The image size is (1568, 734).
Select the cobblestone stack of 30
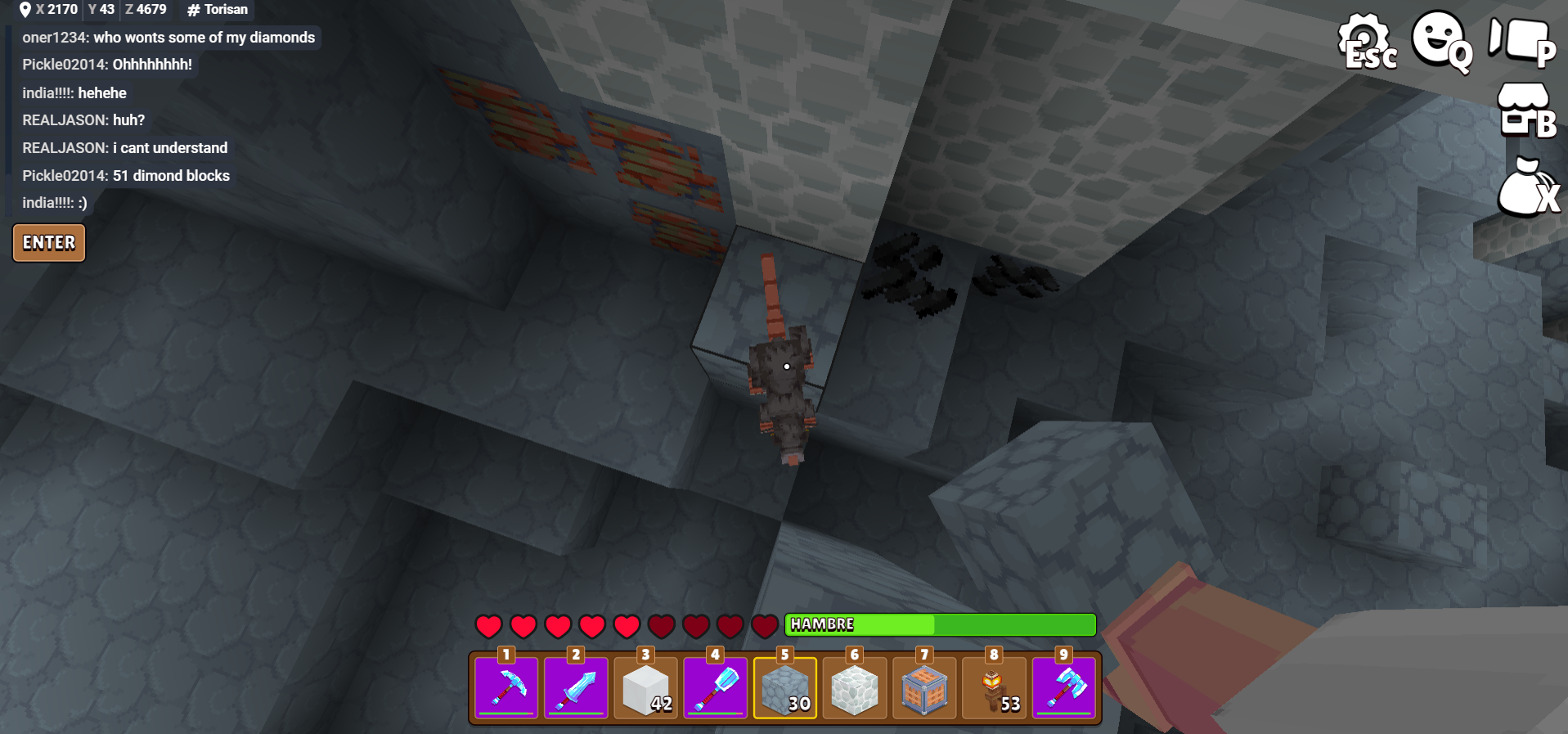coord(785,687)
